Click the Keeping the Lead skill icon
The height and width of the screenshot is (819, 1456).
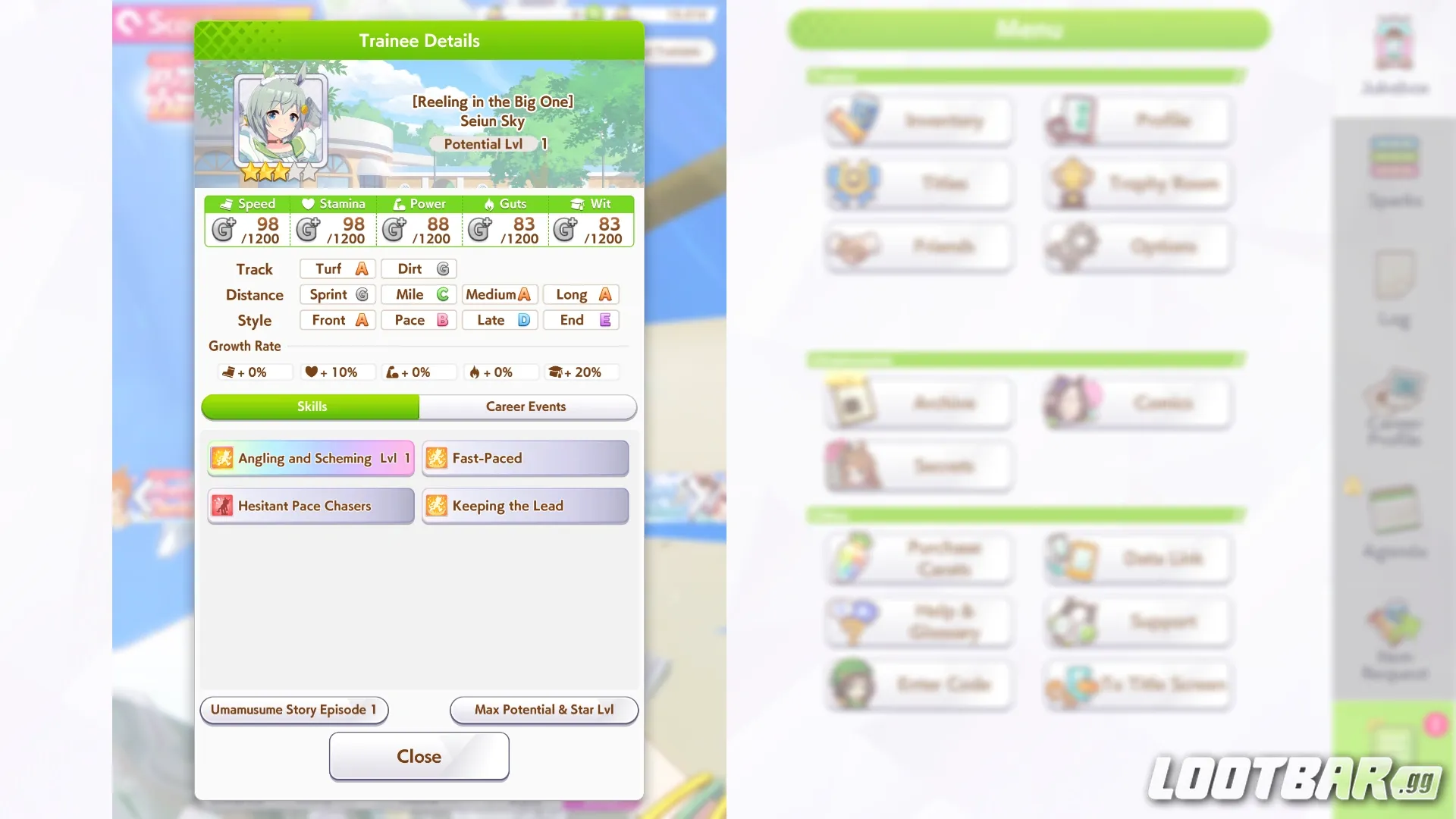(x=438, y=506)
